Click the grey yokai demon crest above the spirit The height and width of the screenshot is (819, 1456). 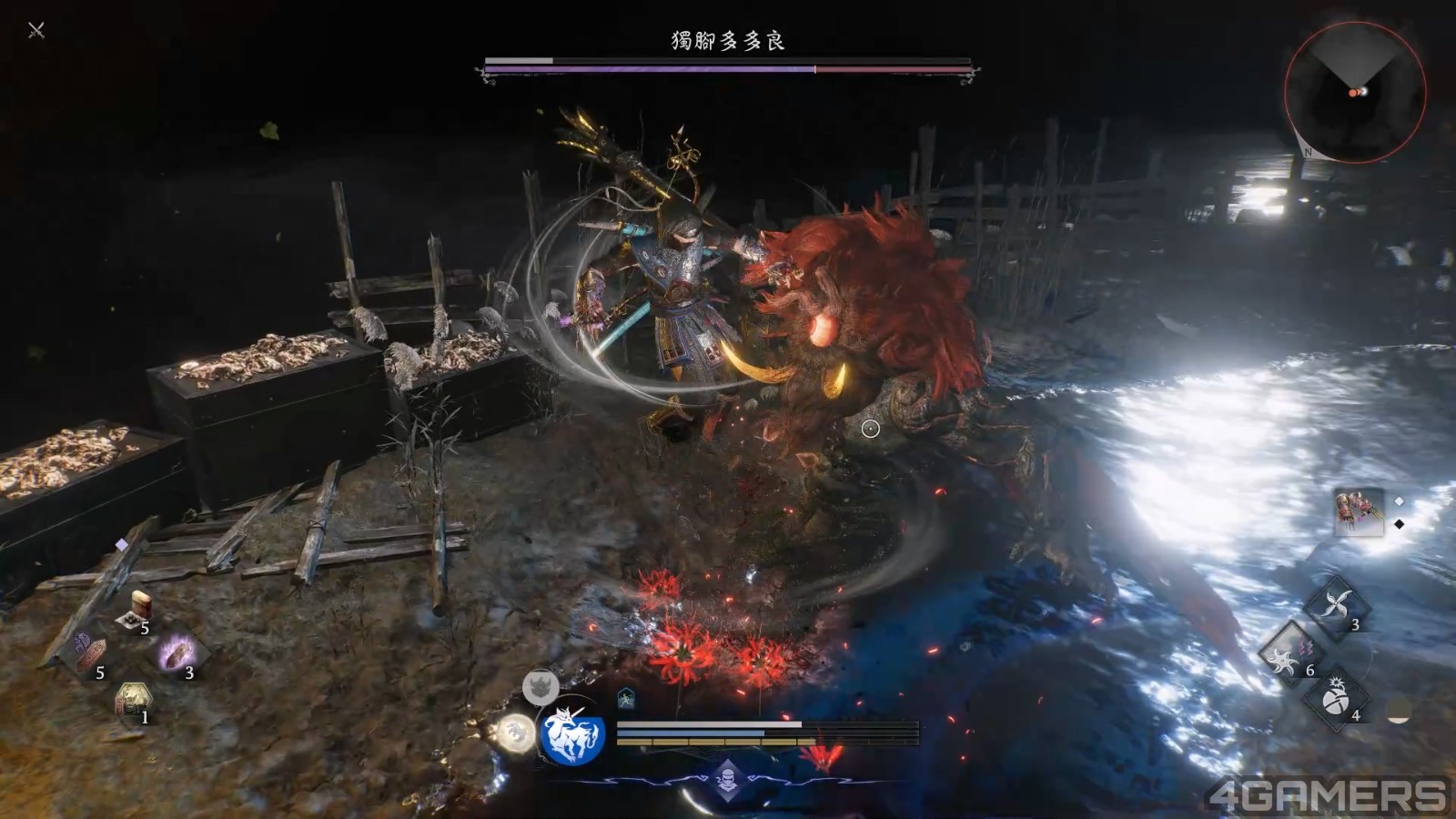click(x=541, y=687)
